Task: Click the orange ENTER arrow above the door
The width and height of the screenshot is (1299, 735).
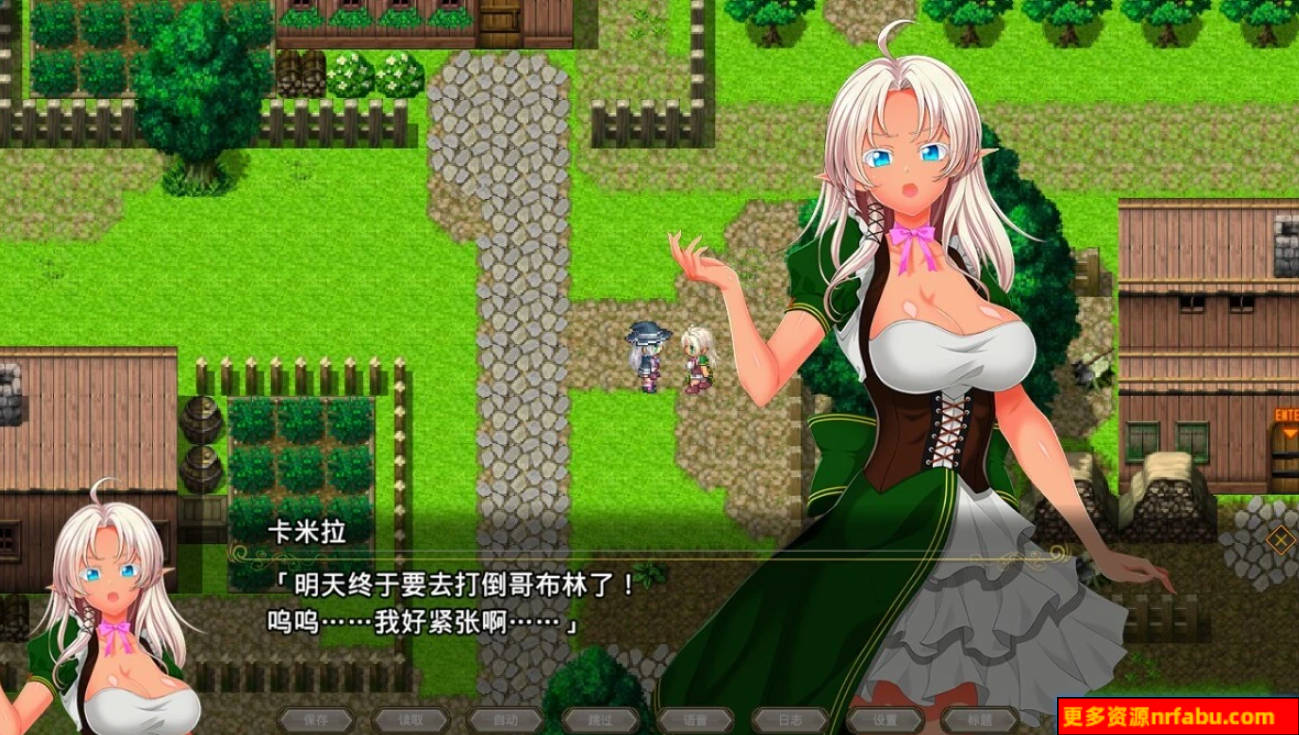Action: [1288, 430]
